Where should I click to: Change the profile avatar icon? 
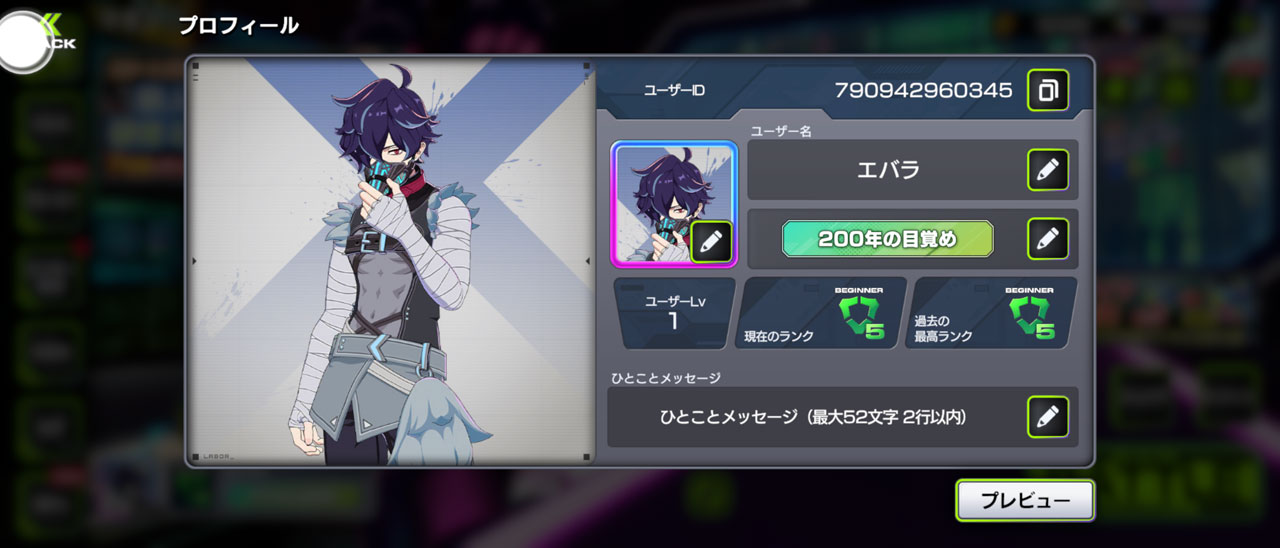coord(710,241)
